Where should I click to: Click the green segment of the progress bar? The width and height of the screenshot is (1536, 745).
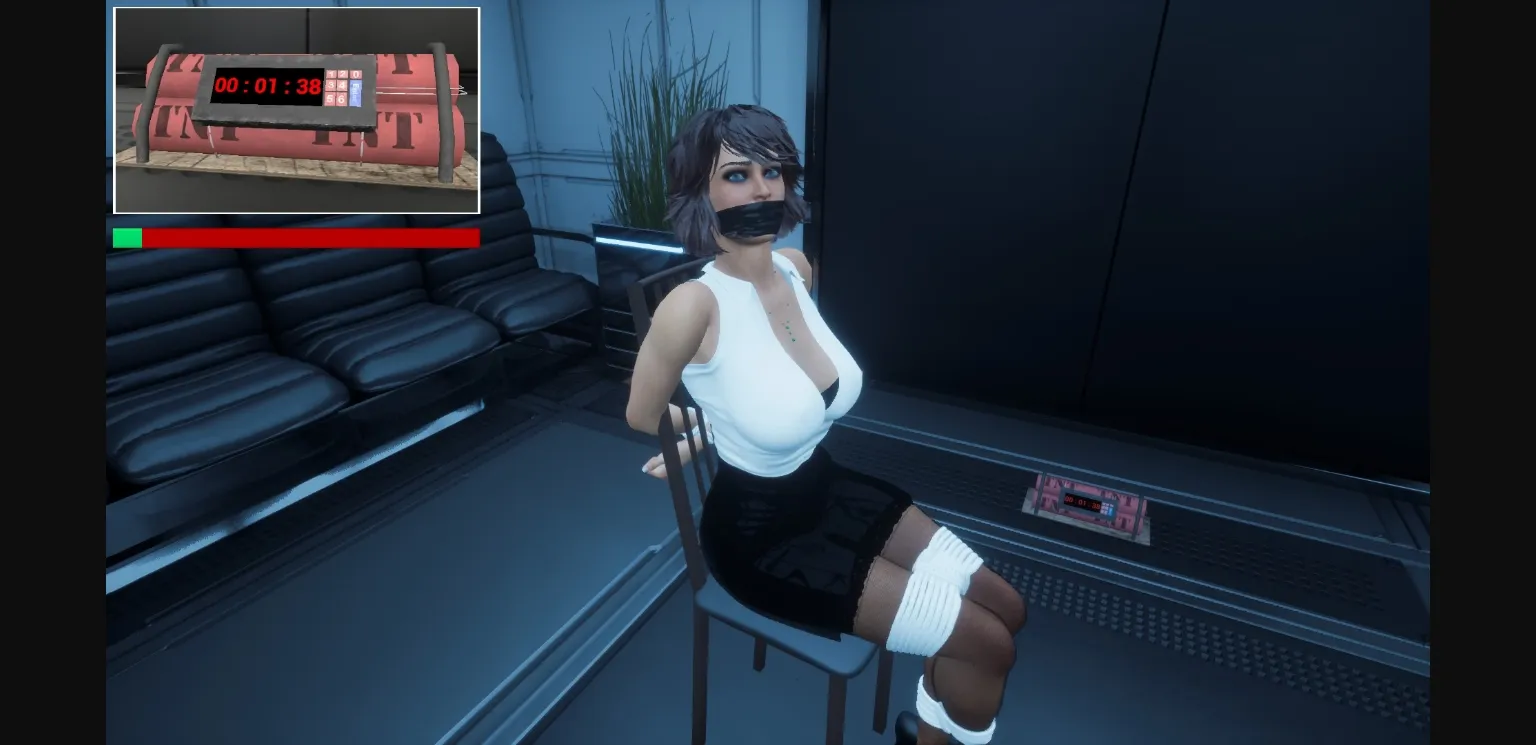126,238
